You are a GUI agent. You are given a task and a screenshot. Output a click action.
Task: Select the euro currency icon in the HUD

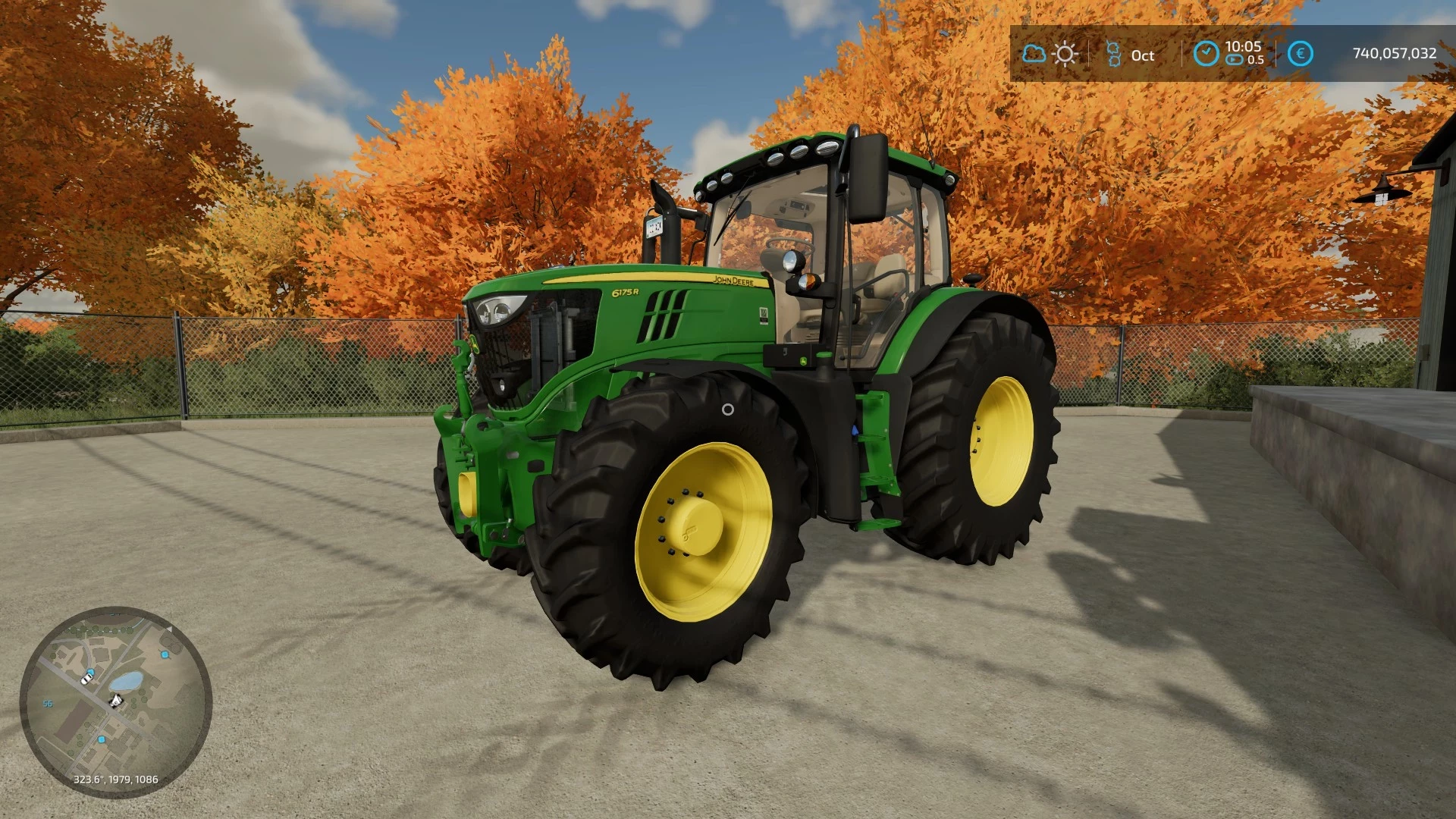(x=1300, y=52)
